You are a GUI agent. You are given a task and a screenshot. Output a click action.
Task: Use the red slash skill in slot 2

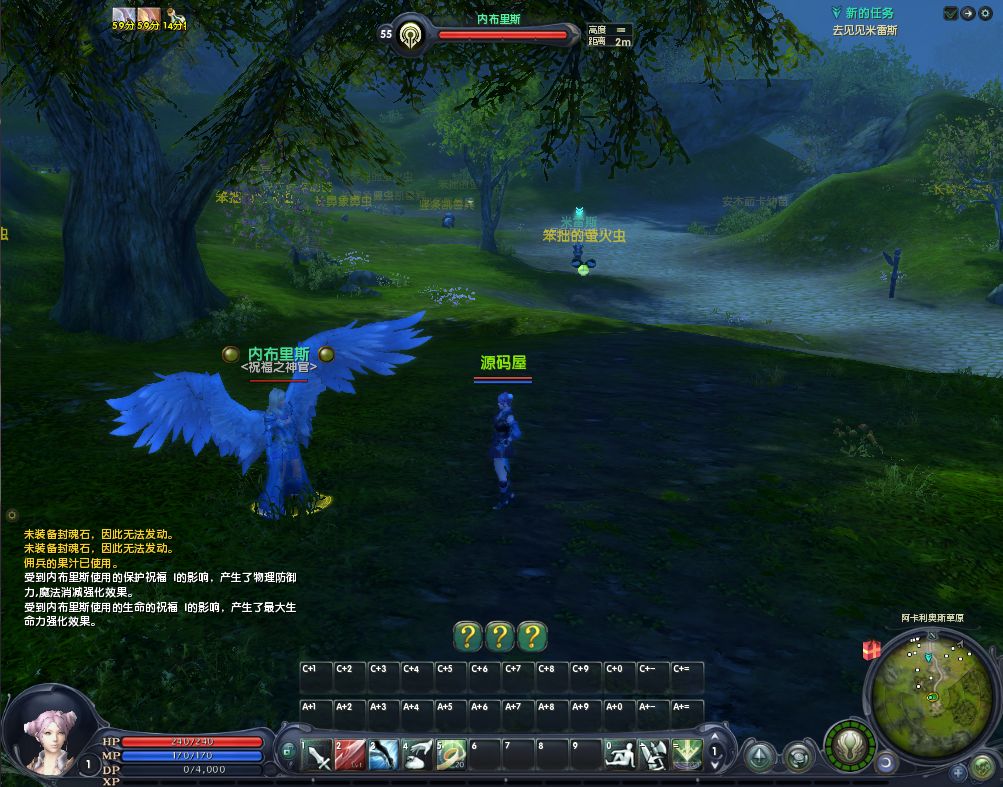click(x=351, y=754)
